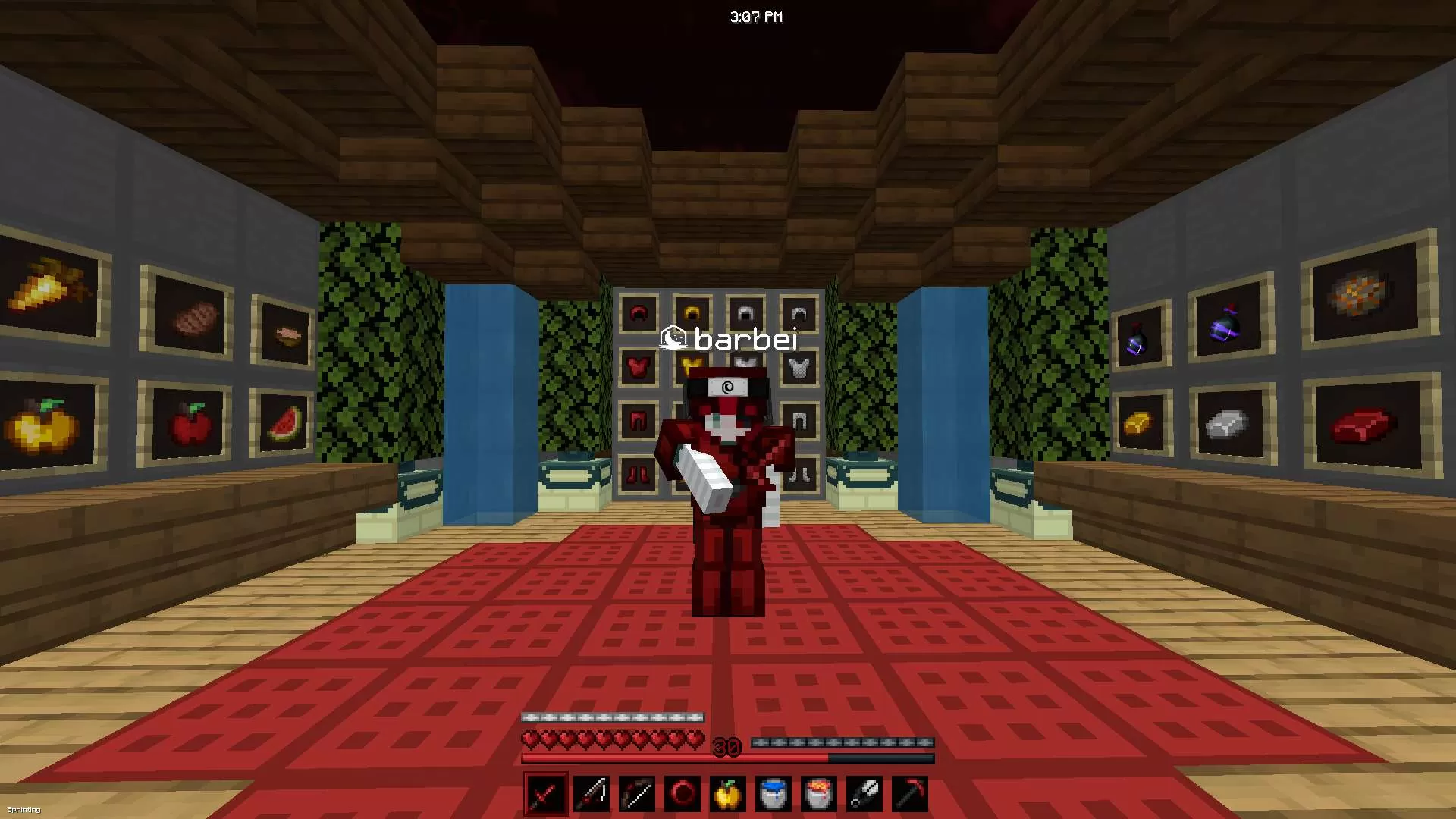Select the ender pearl hotbar slot

[684, 793]
